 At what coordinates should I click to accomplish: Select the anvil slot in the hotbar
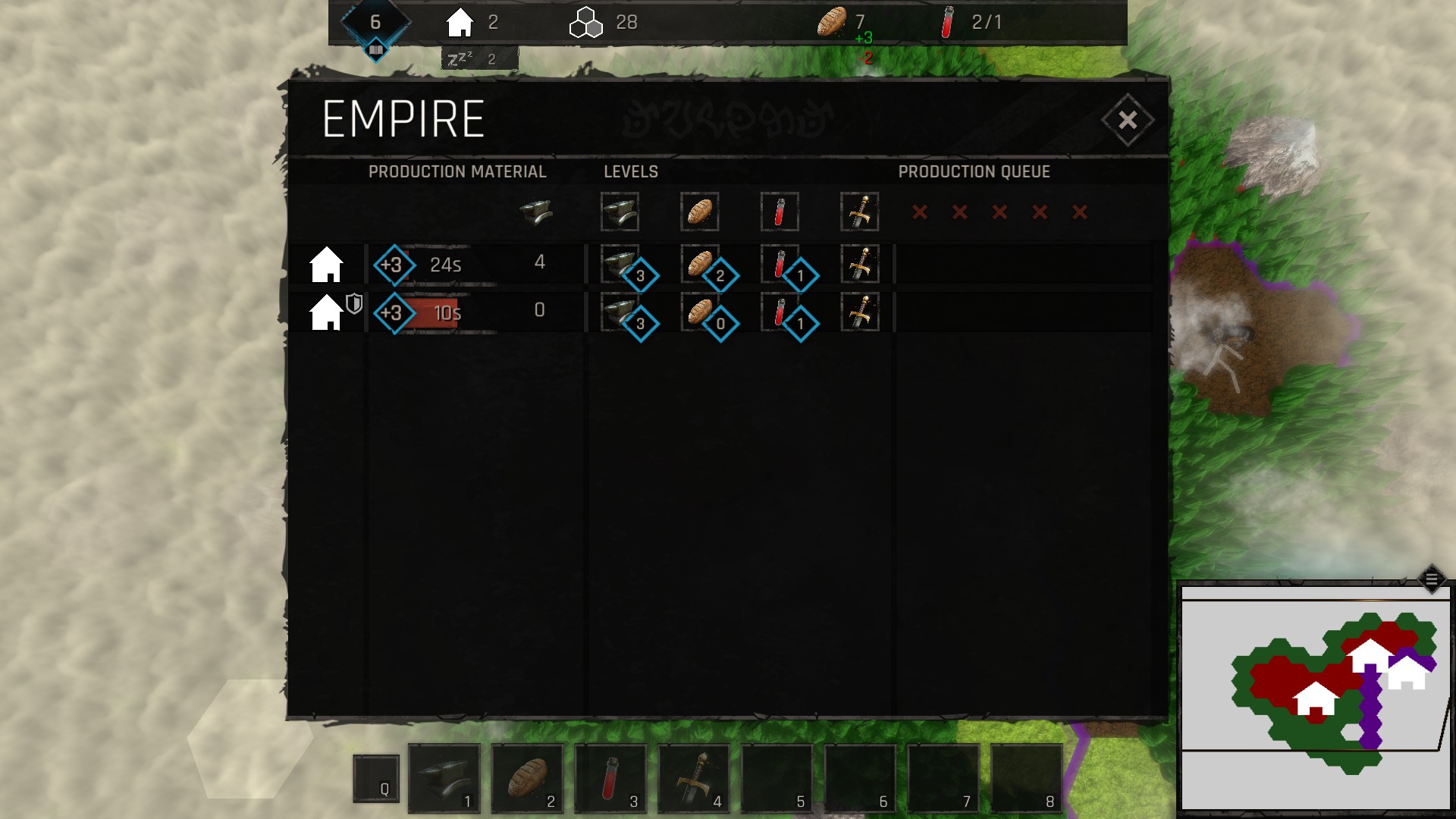(444, 778)
